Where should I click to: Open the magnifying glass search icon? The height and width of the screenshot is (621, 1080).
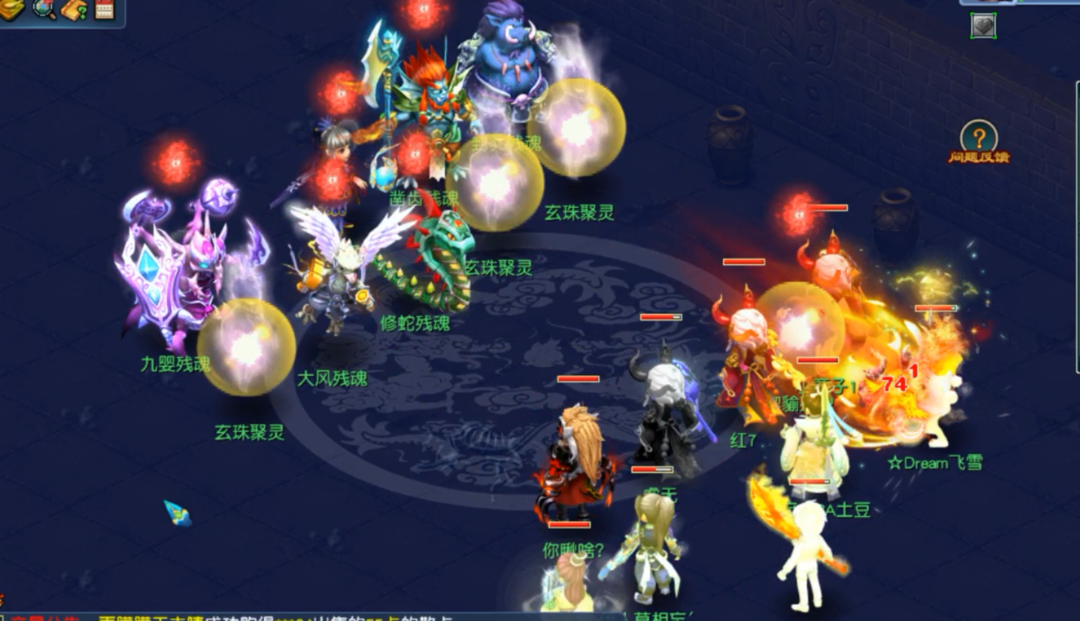click(x=44, y=10)
